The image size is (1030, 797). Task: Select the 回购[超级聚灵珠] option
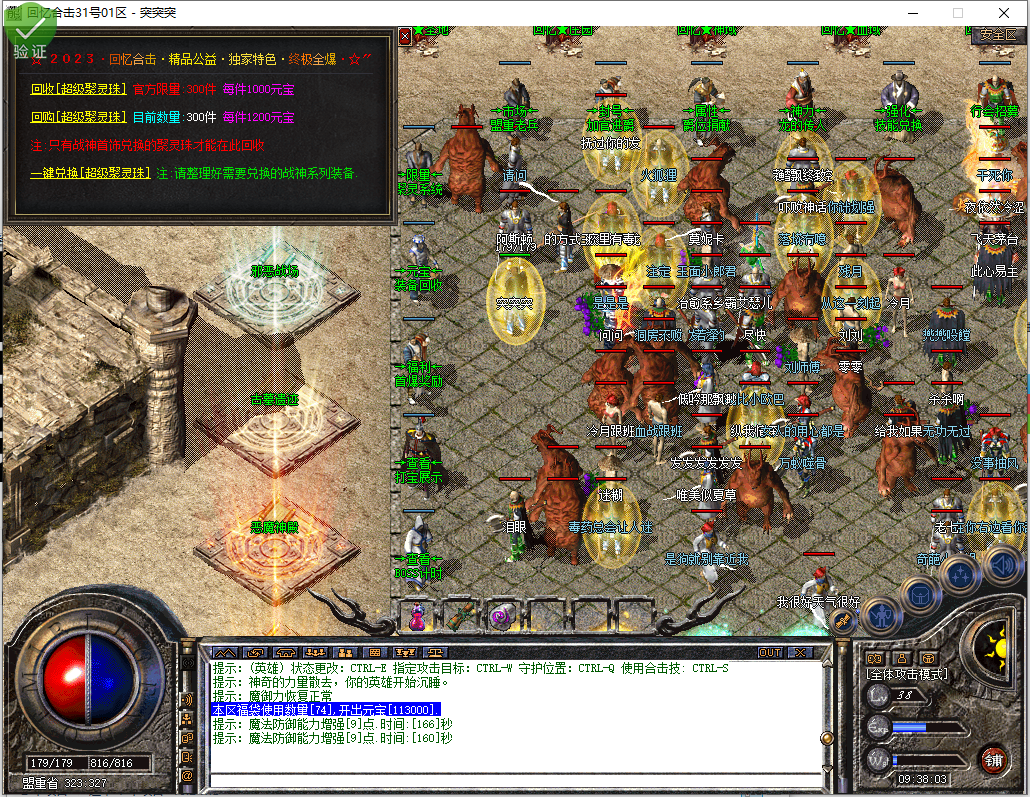(x=79, y=117)
